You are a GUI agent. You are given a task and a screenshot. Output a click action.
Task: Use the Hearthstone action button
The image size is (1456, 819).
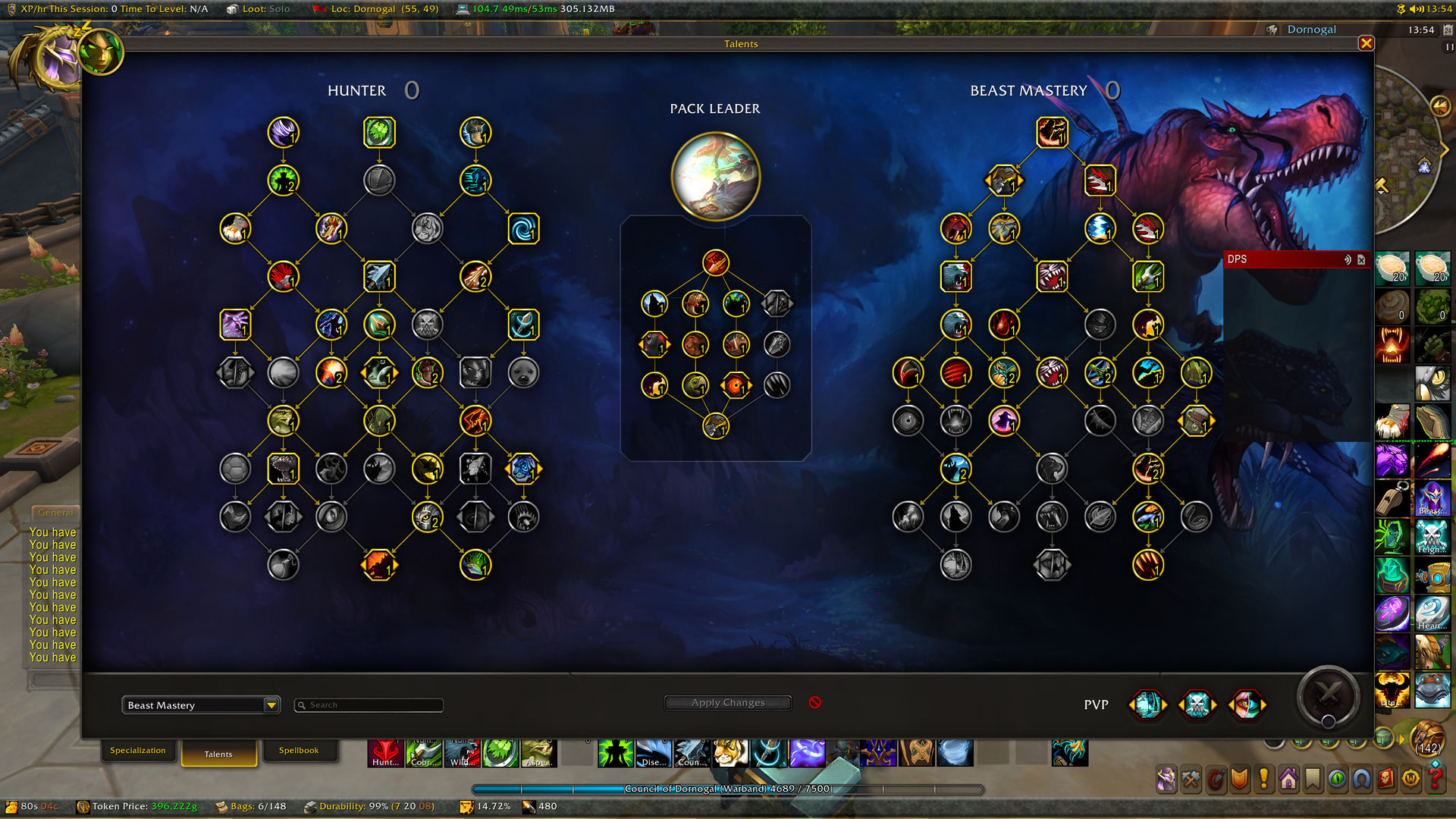1432,613
